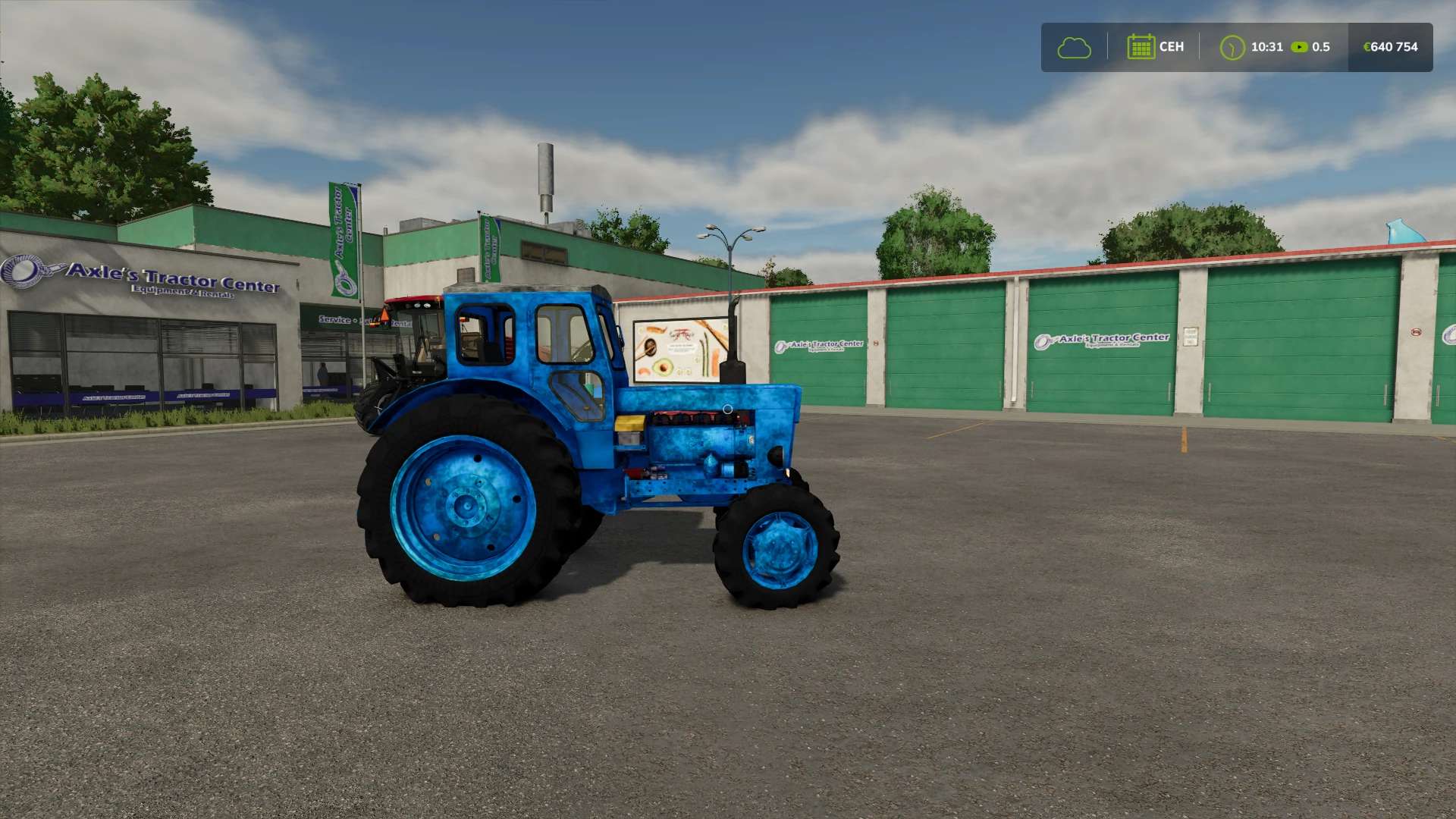Click the cloud weather icon in the HUD

[1074, 47]
